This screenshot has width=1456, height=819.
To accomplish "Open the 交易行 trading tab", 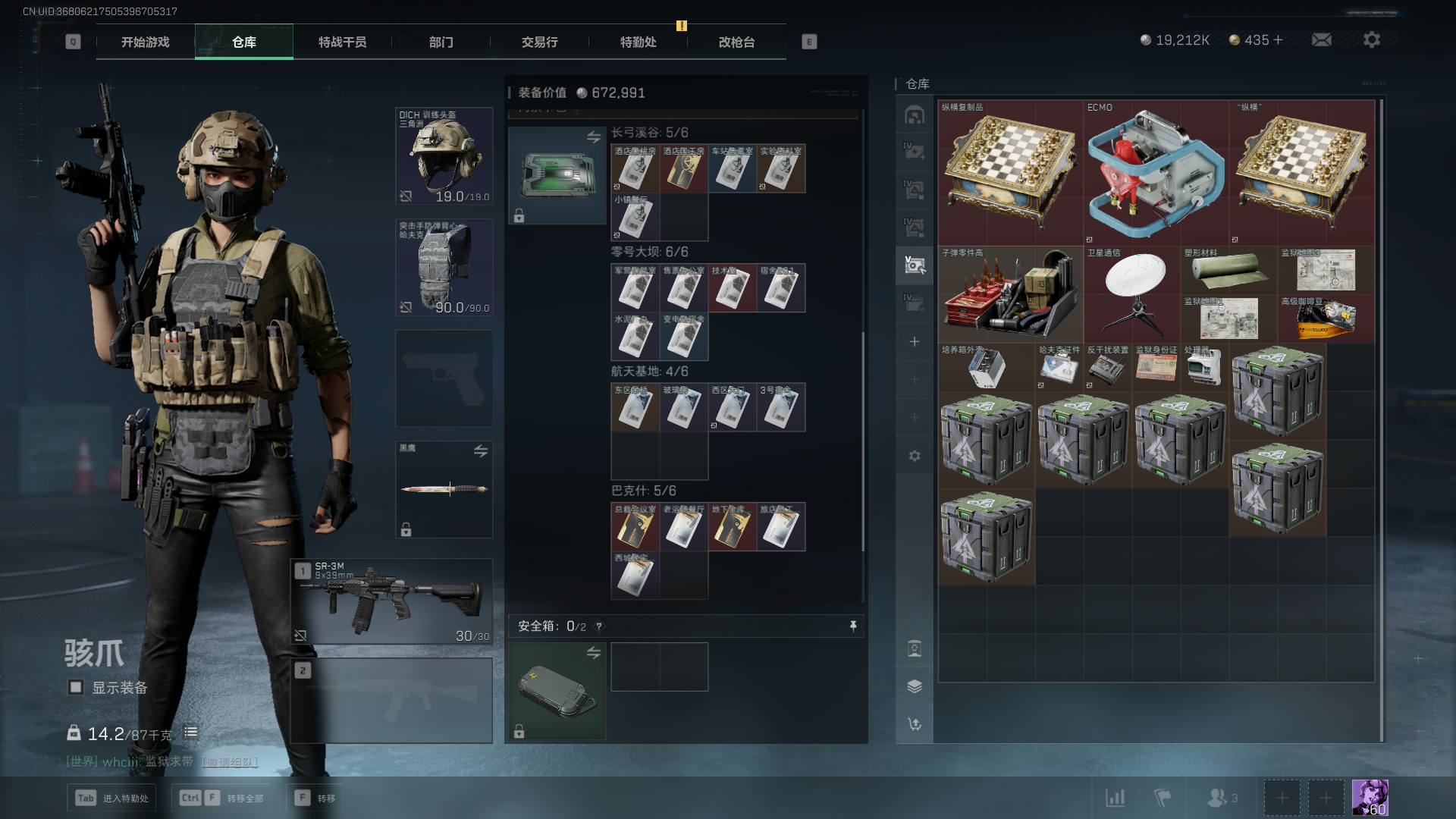I will (x=539, y=42).
